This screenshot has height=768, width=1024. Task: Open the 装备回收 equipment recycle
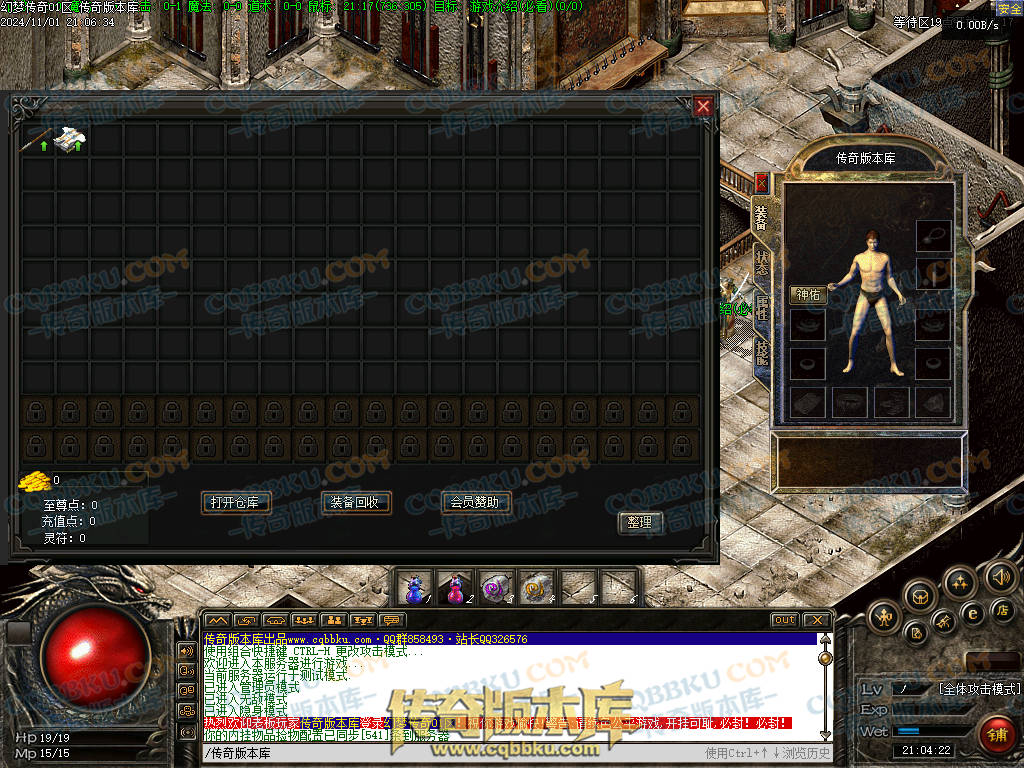pos(356,502)
